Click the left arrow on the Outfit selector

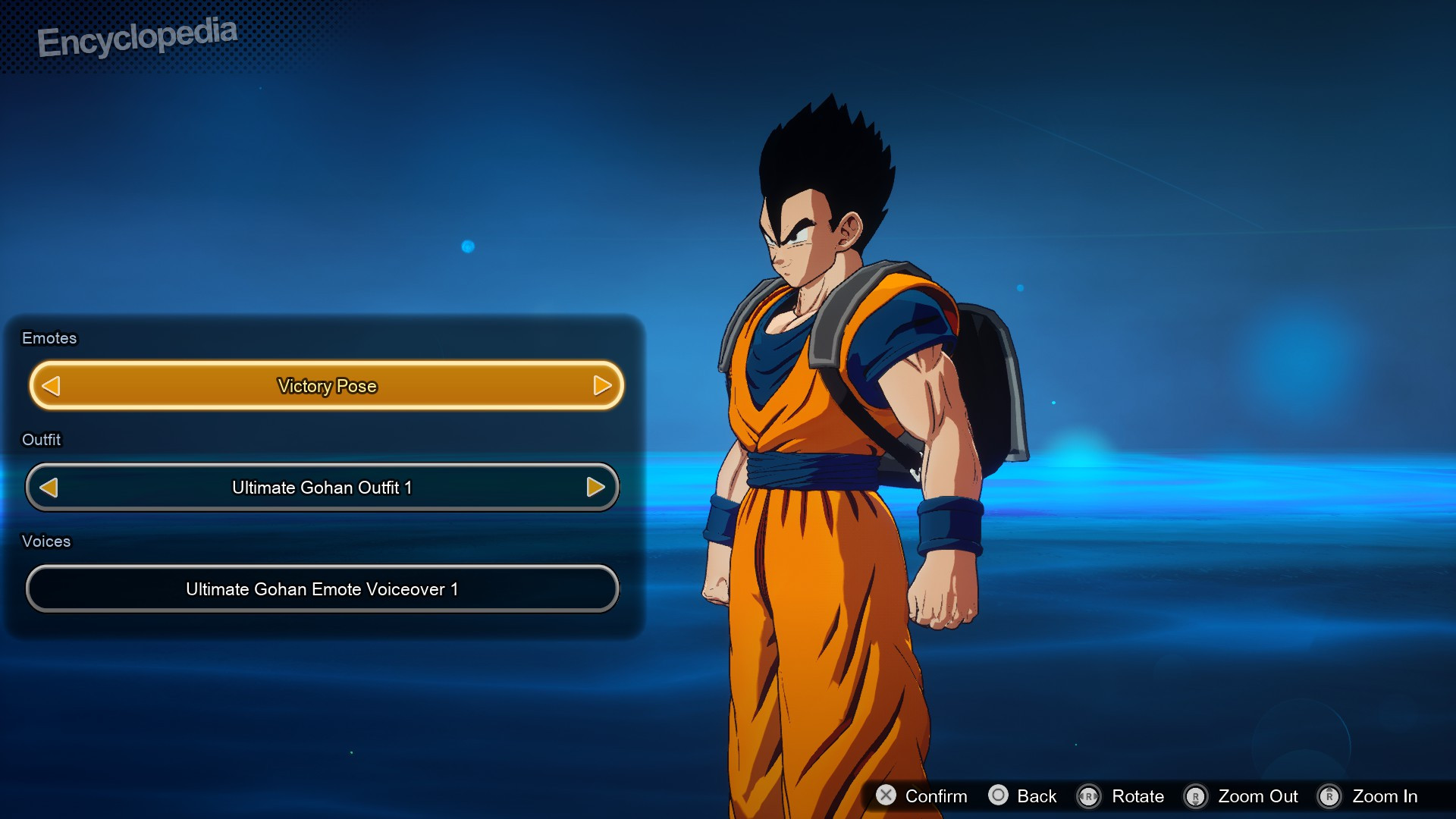[x=49, y=488]
